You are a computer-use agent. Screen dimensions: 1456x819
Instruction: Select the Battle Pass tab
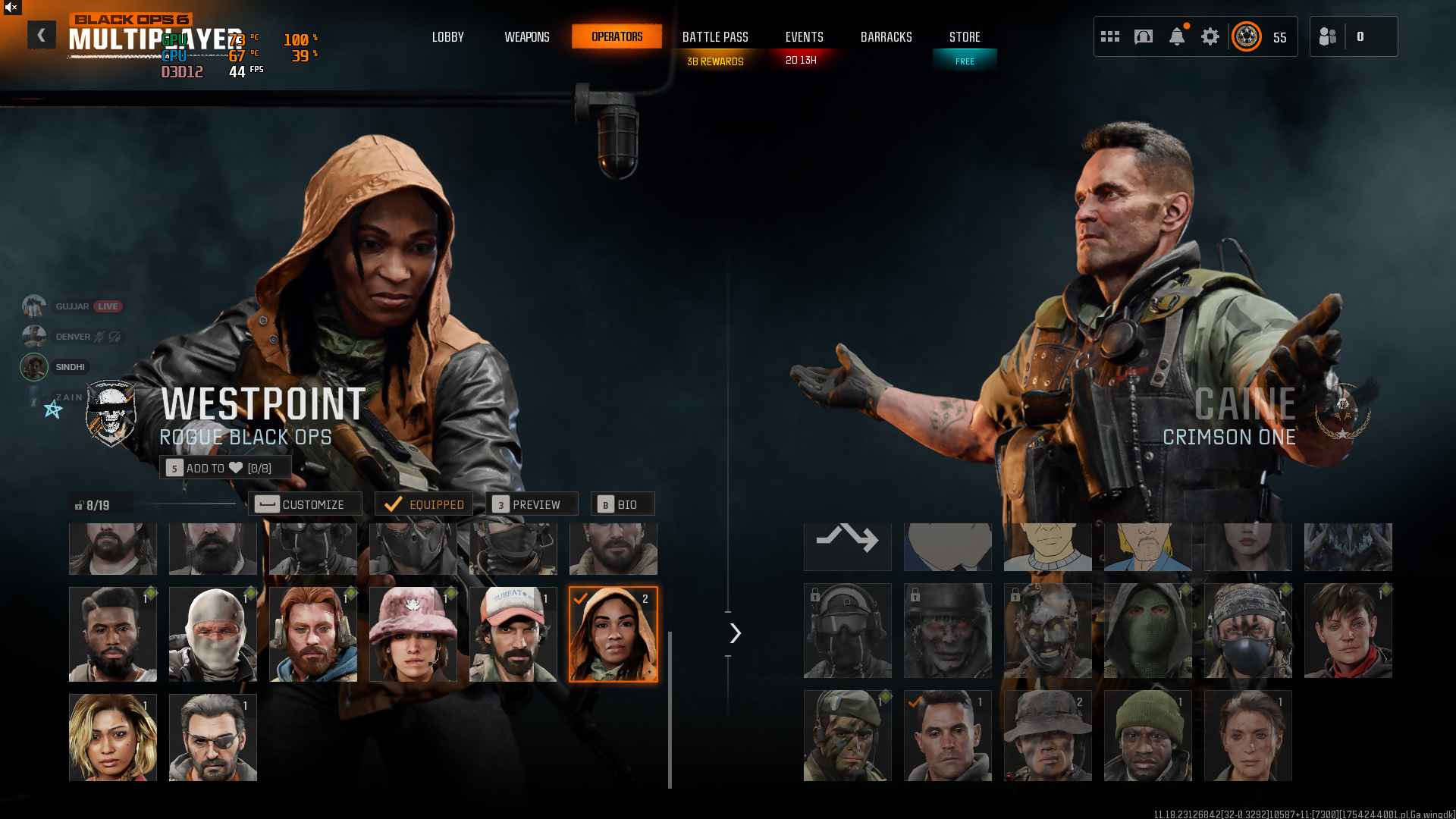(715, 36)
